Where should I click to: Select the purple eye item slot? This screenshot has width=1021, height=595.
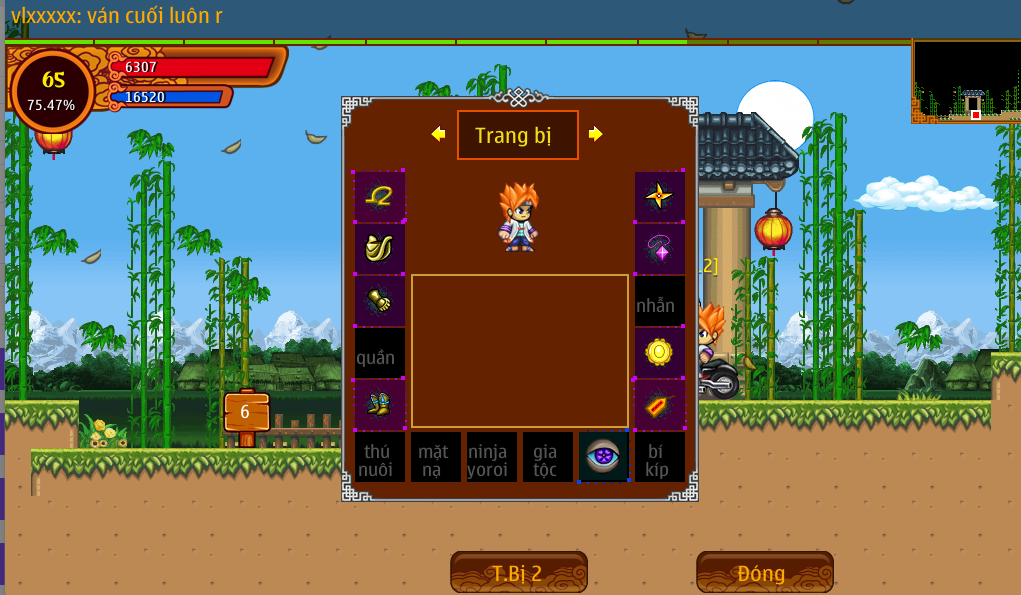point(604,457)
